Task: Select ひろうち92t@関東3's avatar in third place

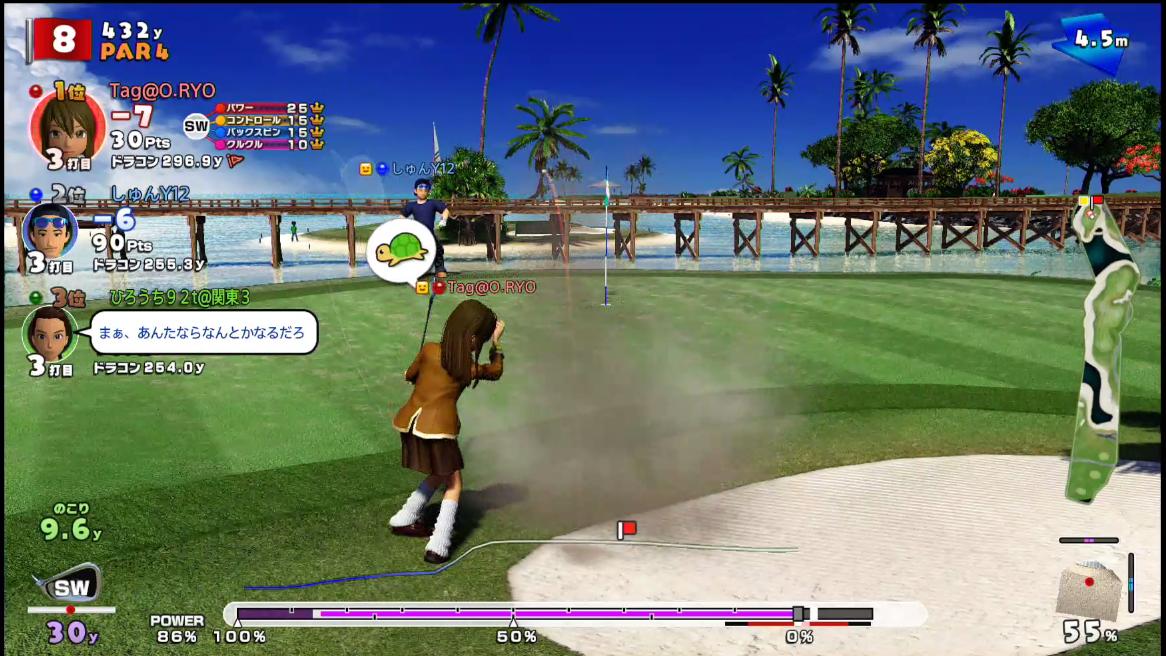Action: [x=49, y=333]
